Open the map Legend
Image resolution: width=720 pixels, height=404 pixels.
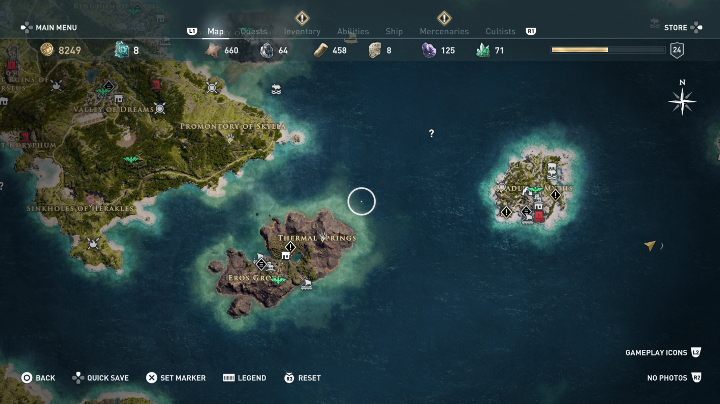244,378
